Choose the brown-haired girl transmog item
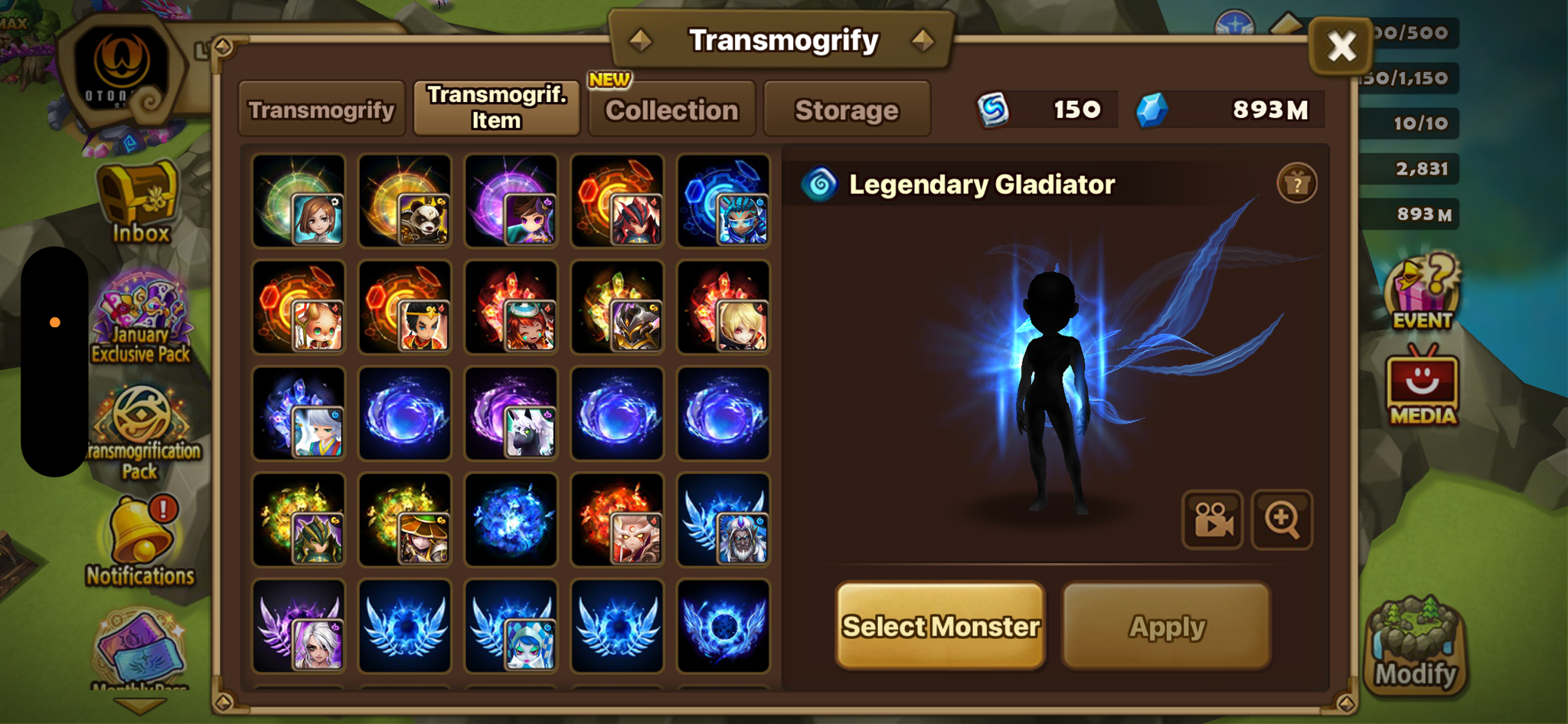1568x724 pixels. point(299,201)
